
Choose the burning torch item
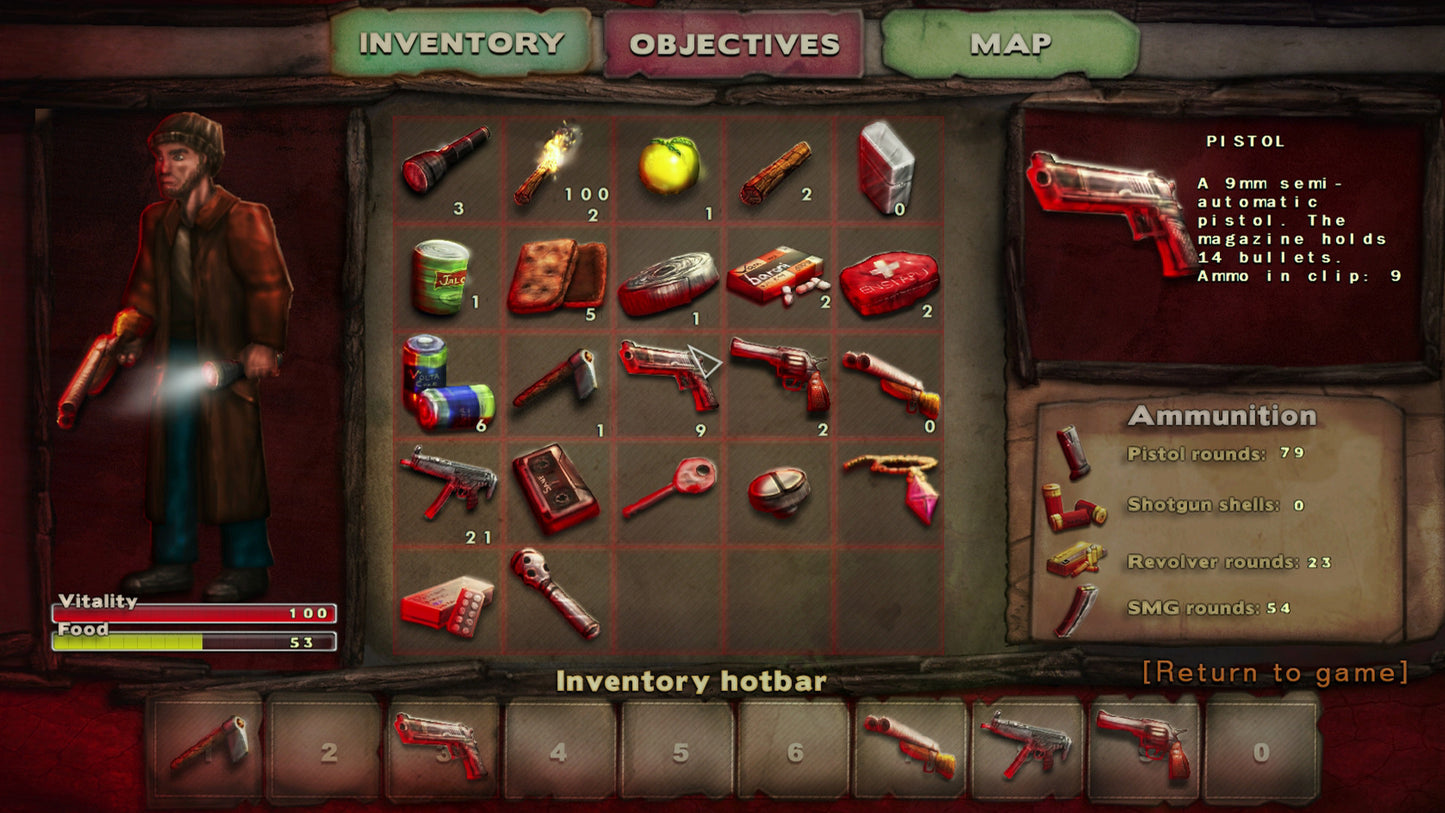click(557, 165)
